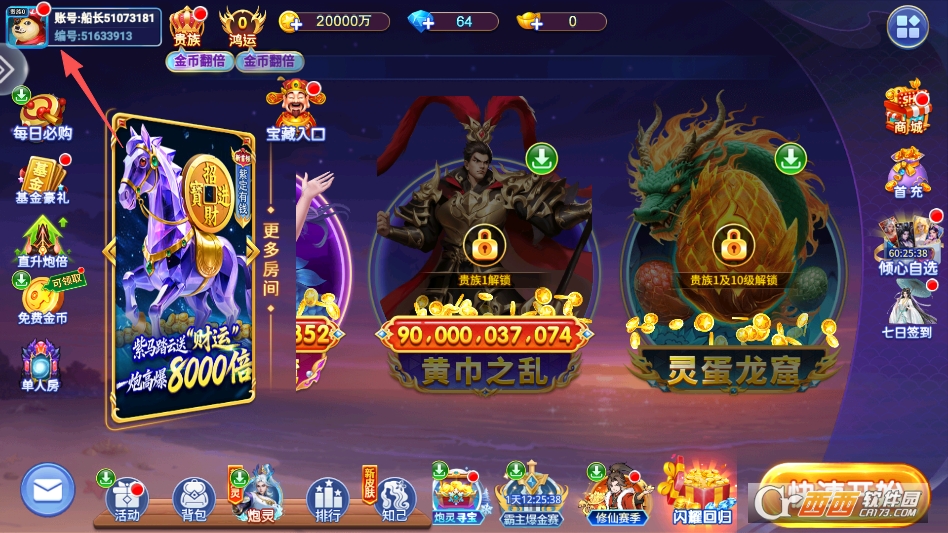Enter the 单人房 single-player room

(41, 363)
